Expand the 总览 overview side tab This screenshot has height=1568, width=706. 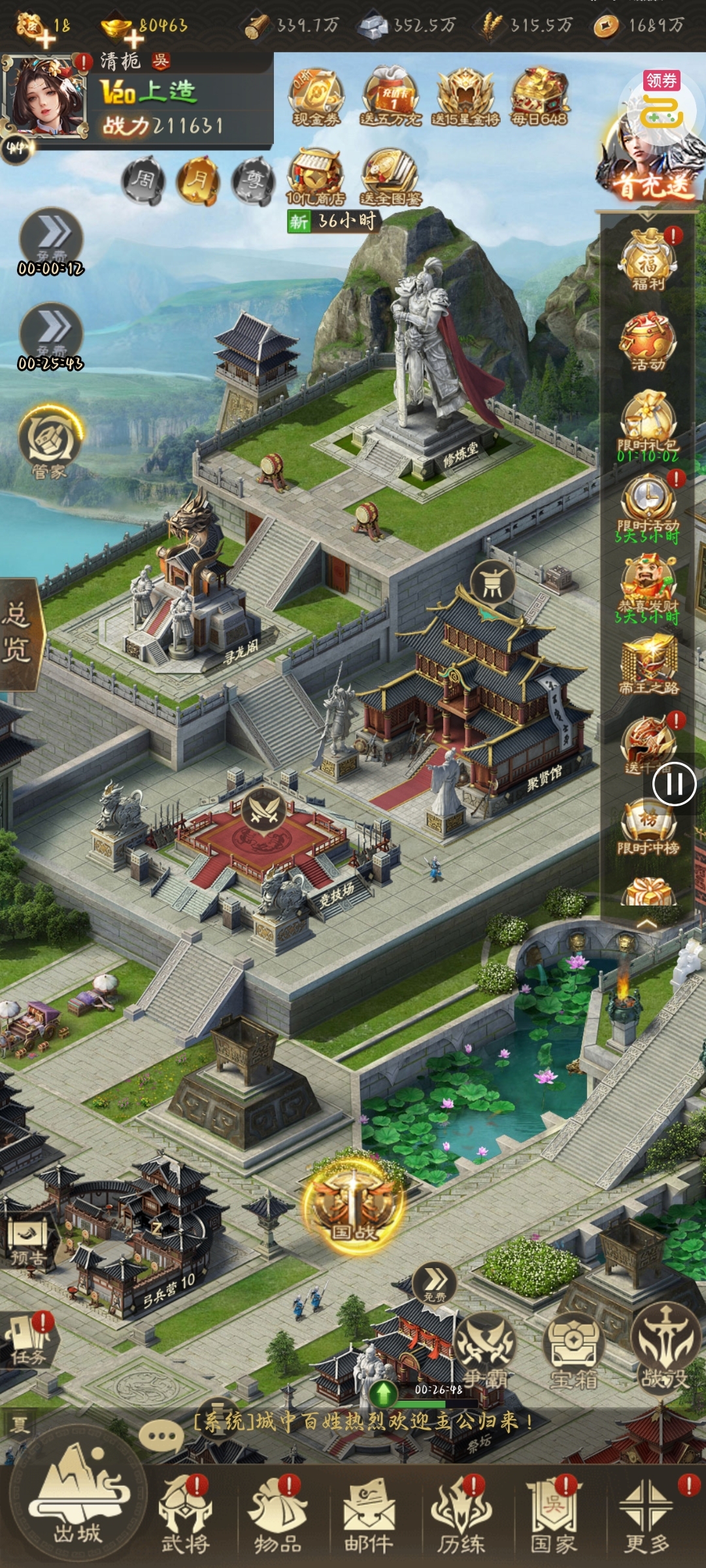tap(18, 632)
